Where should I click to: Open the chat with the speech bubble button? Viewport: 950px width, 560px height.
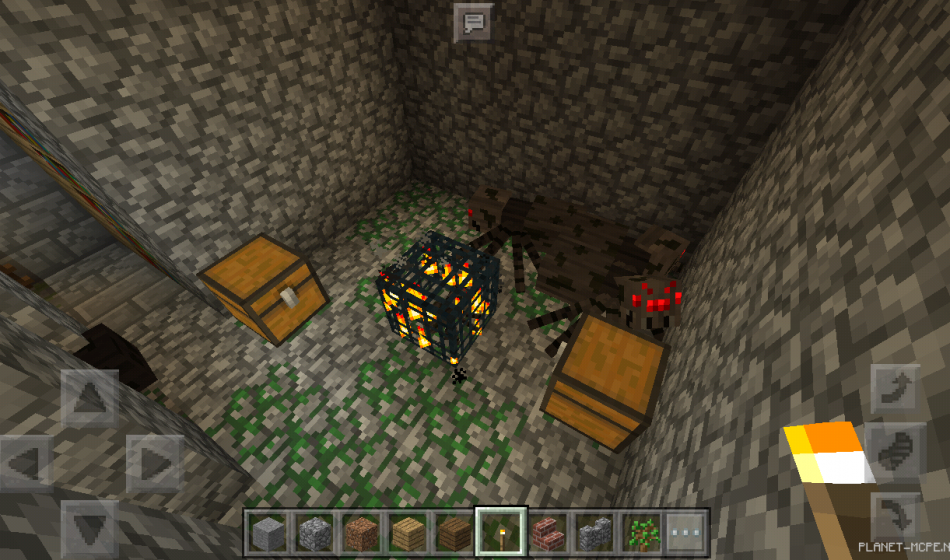(473, 21)
